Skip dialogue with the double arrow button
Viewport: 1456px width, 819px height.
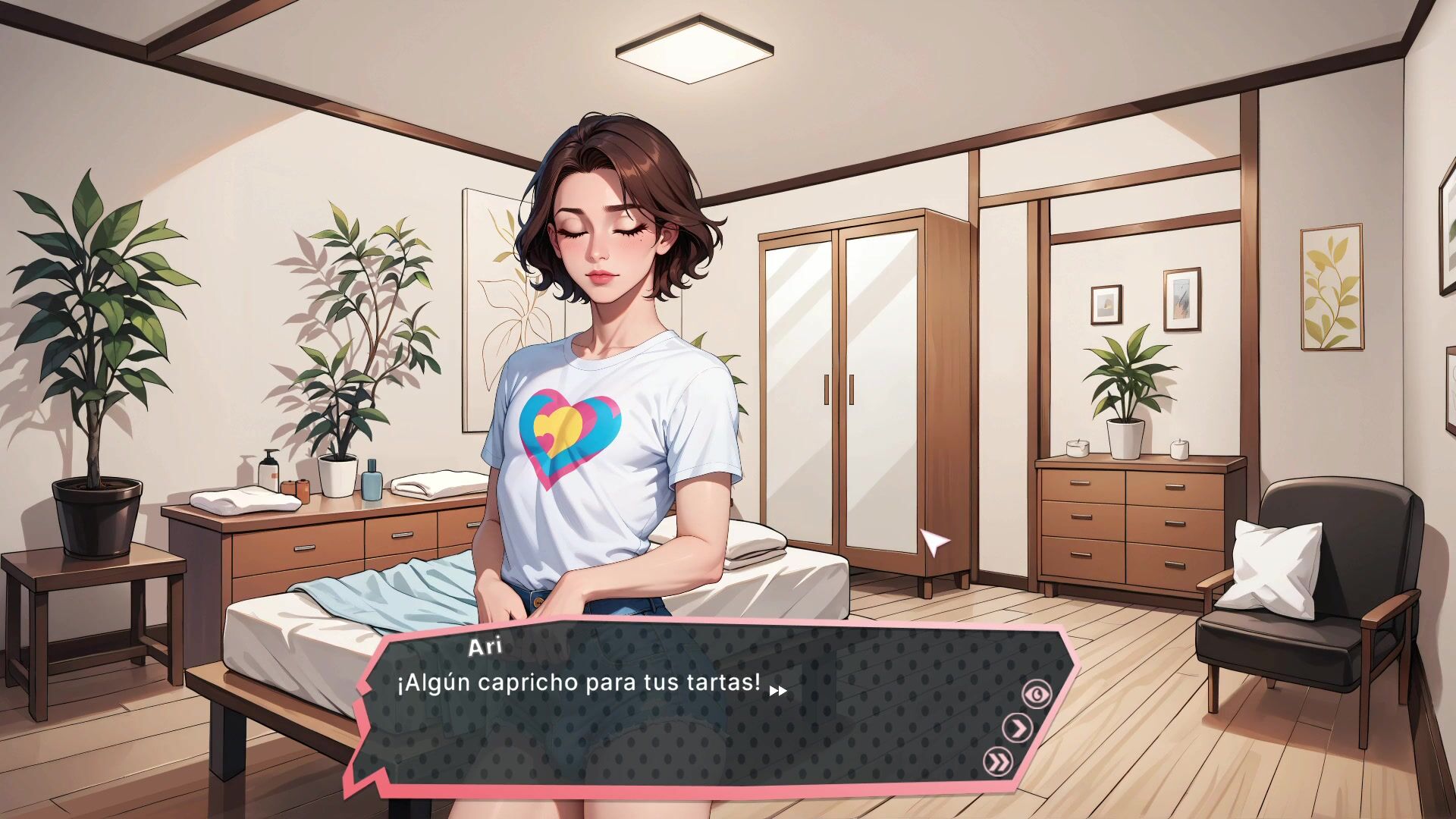click(x=998, y=761)
